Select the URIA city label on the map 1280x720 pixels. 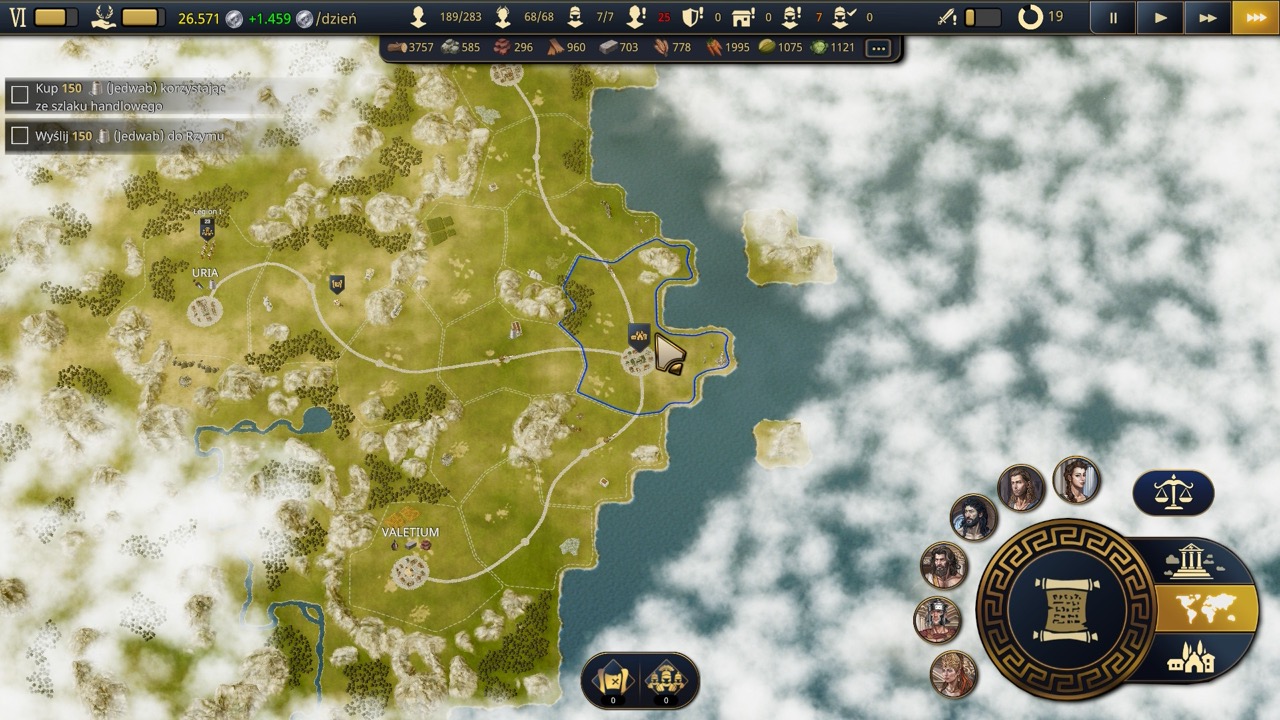click(x=205, y=272)
